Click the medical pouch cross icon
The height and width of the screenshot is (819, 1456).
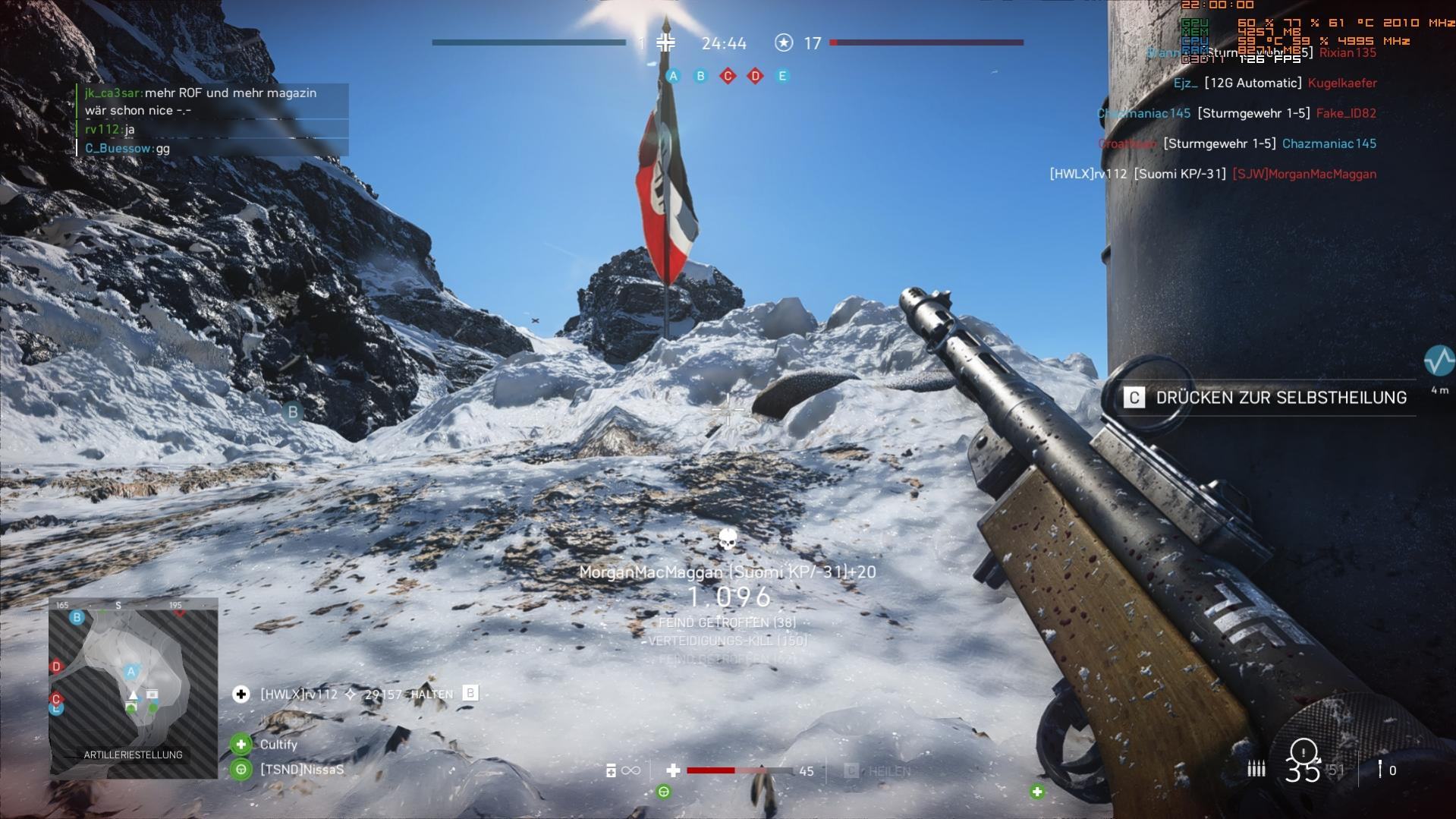pos(673,770)
